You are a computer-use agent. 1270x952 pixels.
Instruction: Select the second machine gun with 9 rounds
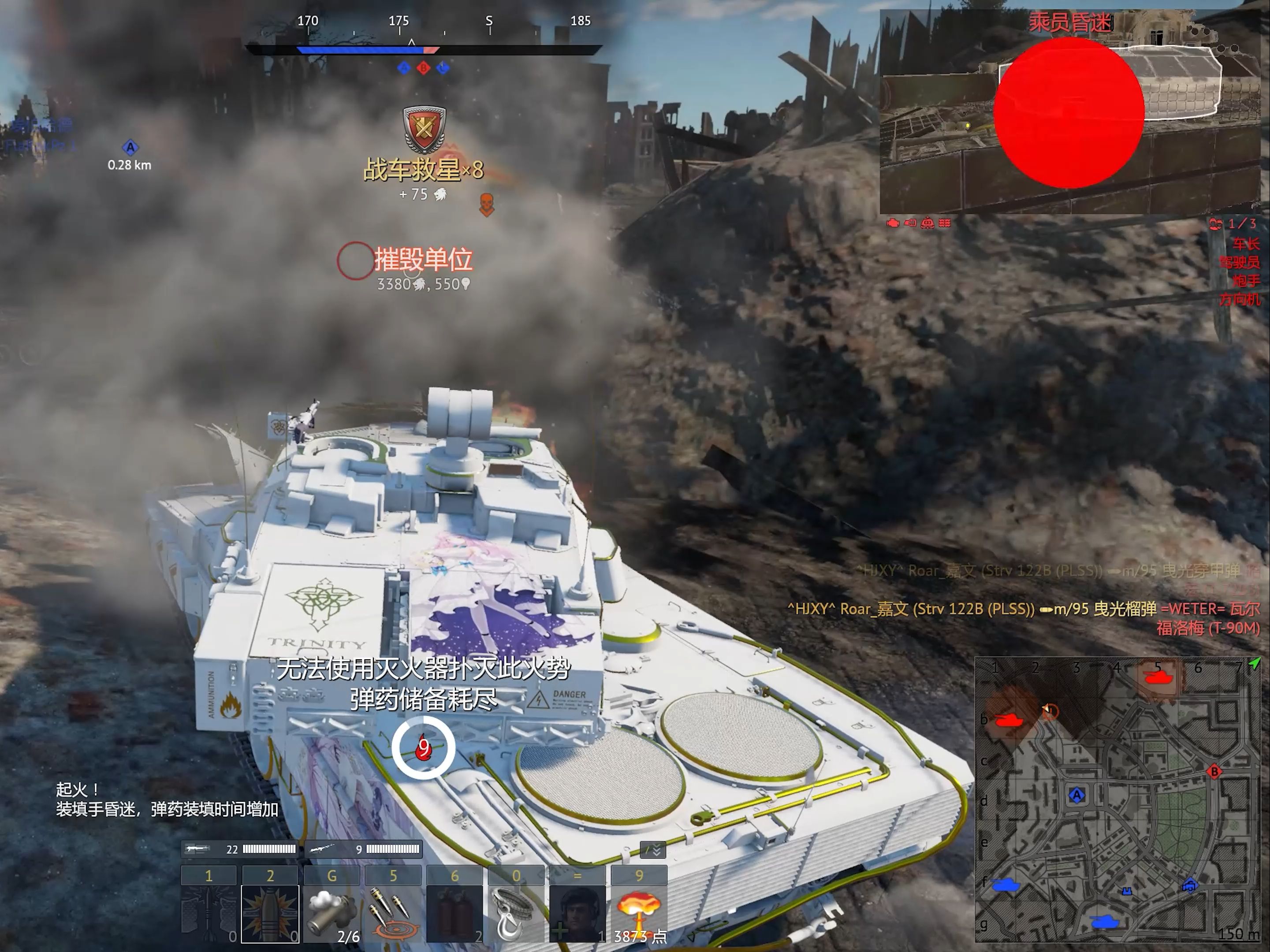point(365,849)
